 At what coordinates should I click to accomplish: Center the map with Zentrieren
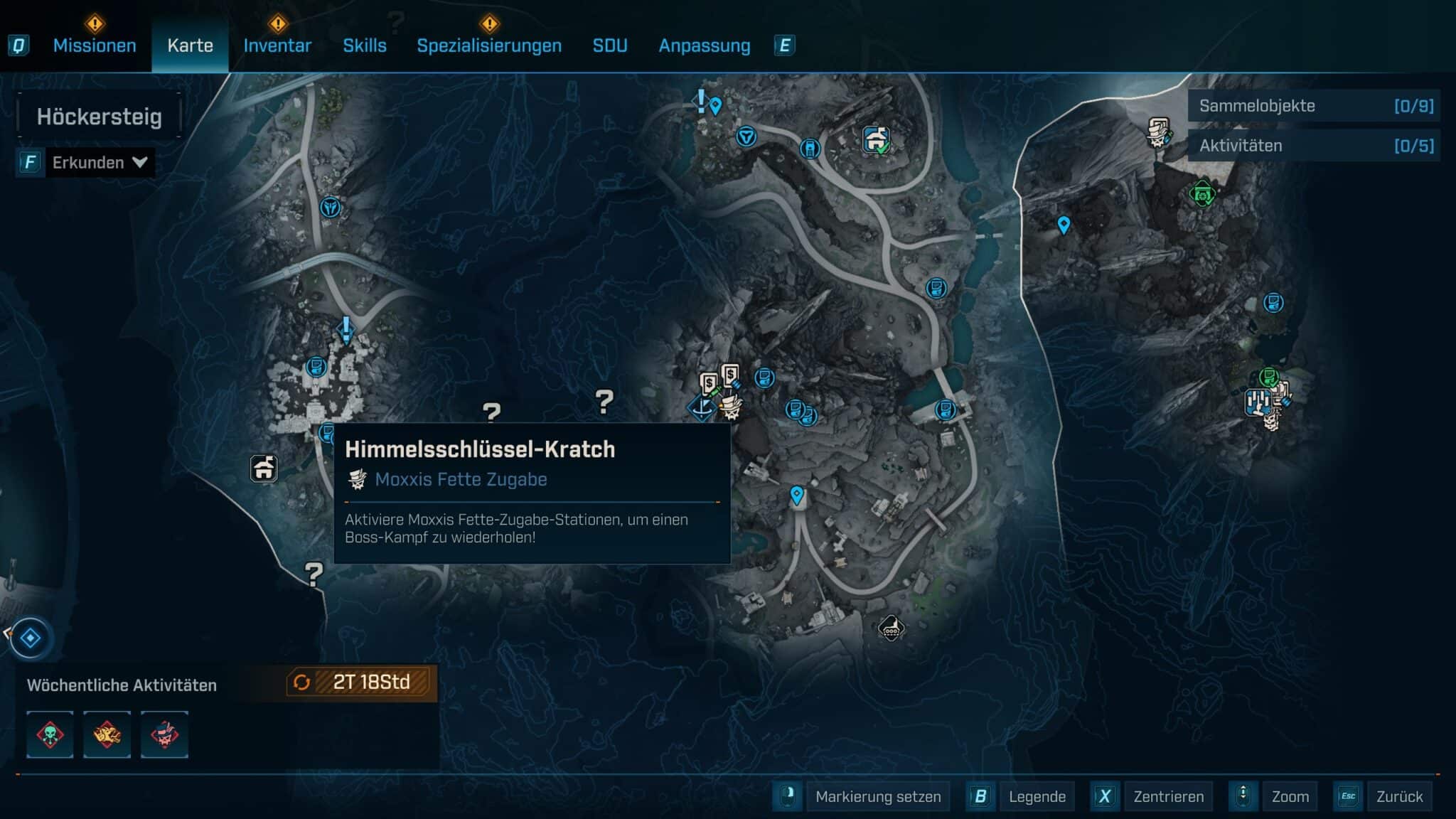tap(1168, 796)
